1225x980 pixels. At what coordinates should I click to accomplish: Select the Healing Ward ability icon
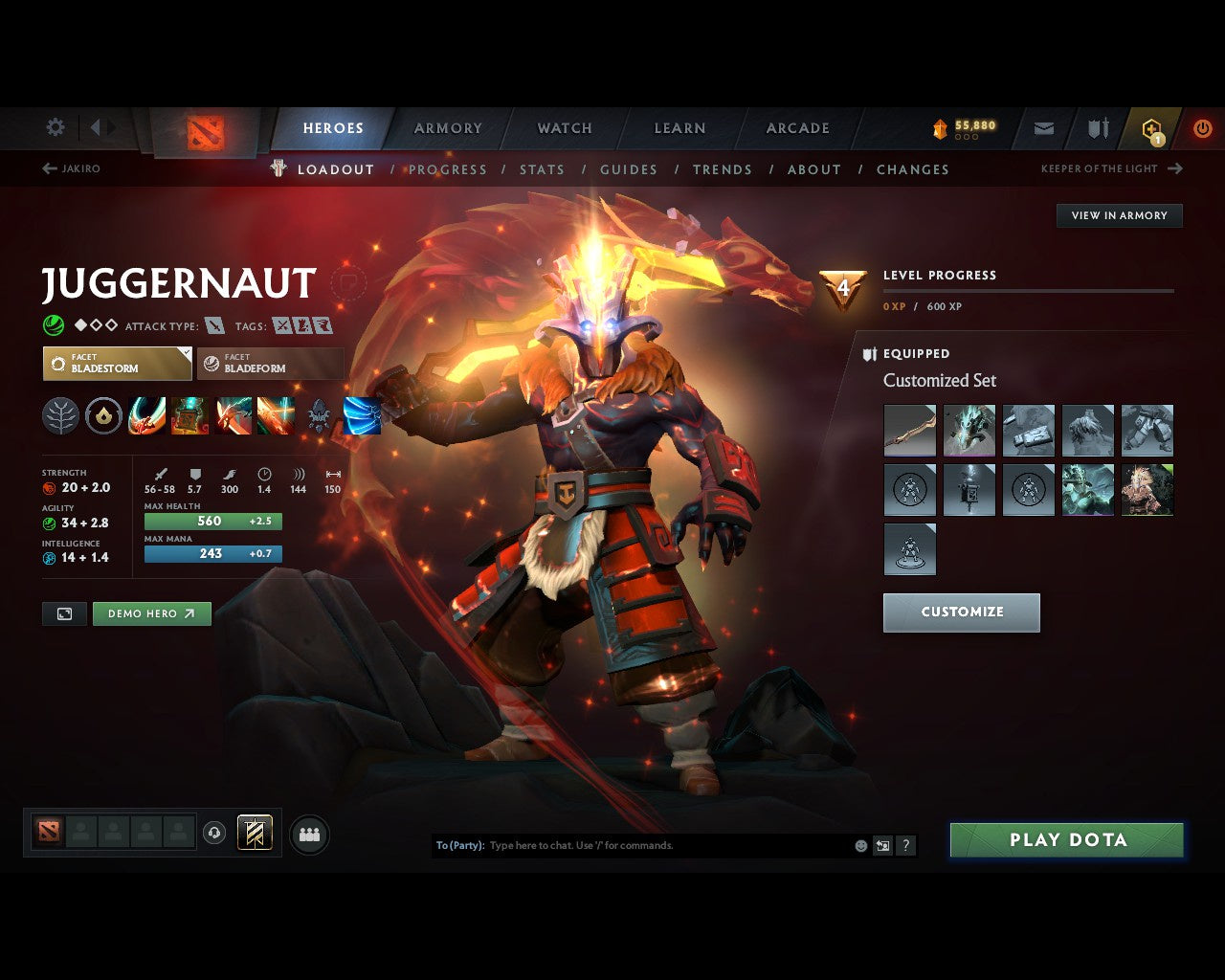(x=189, y=415)
